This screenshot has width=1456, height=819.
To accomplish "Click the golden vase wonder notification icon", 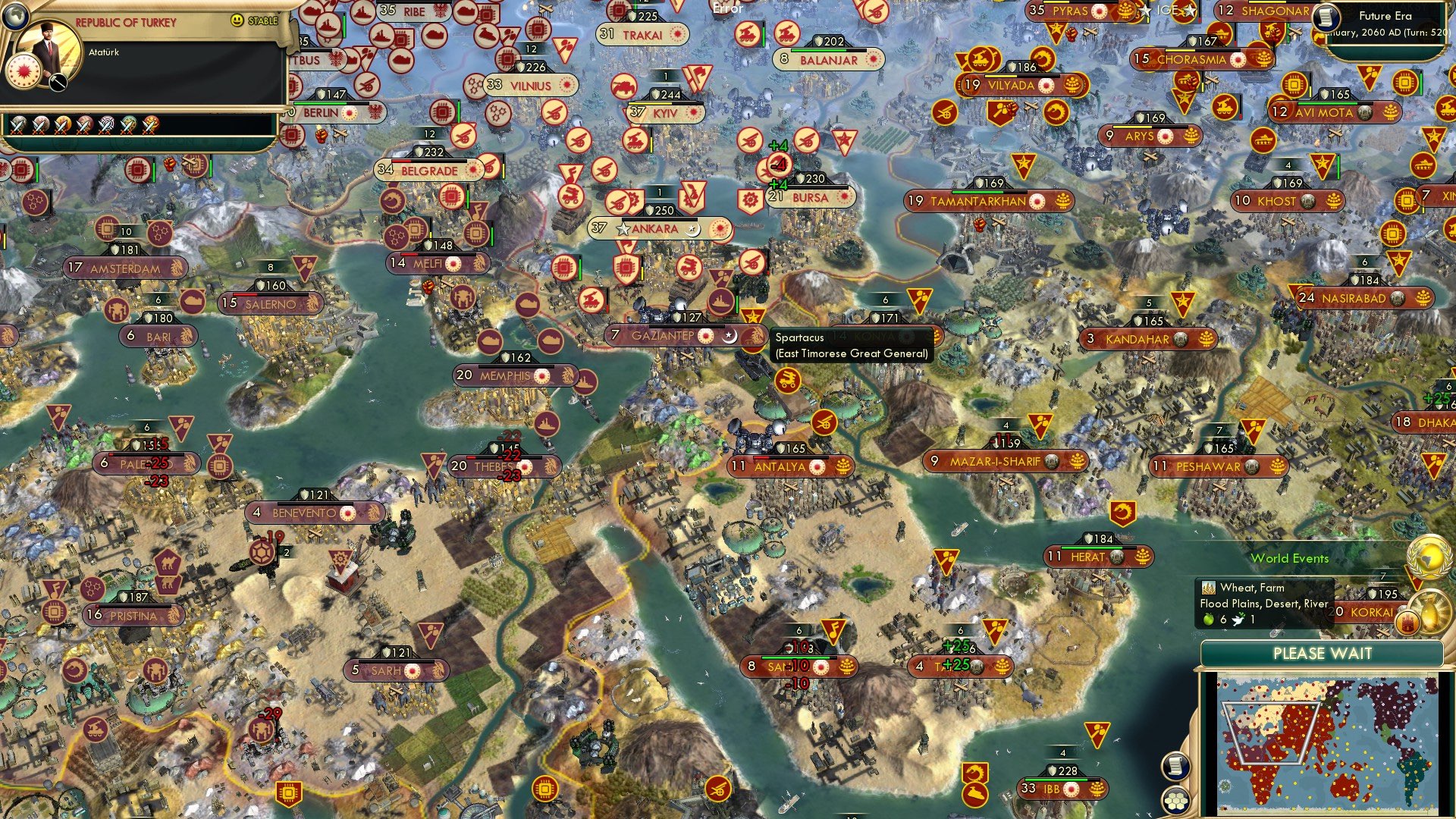I will pos(1432,613).
